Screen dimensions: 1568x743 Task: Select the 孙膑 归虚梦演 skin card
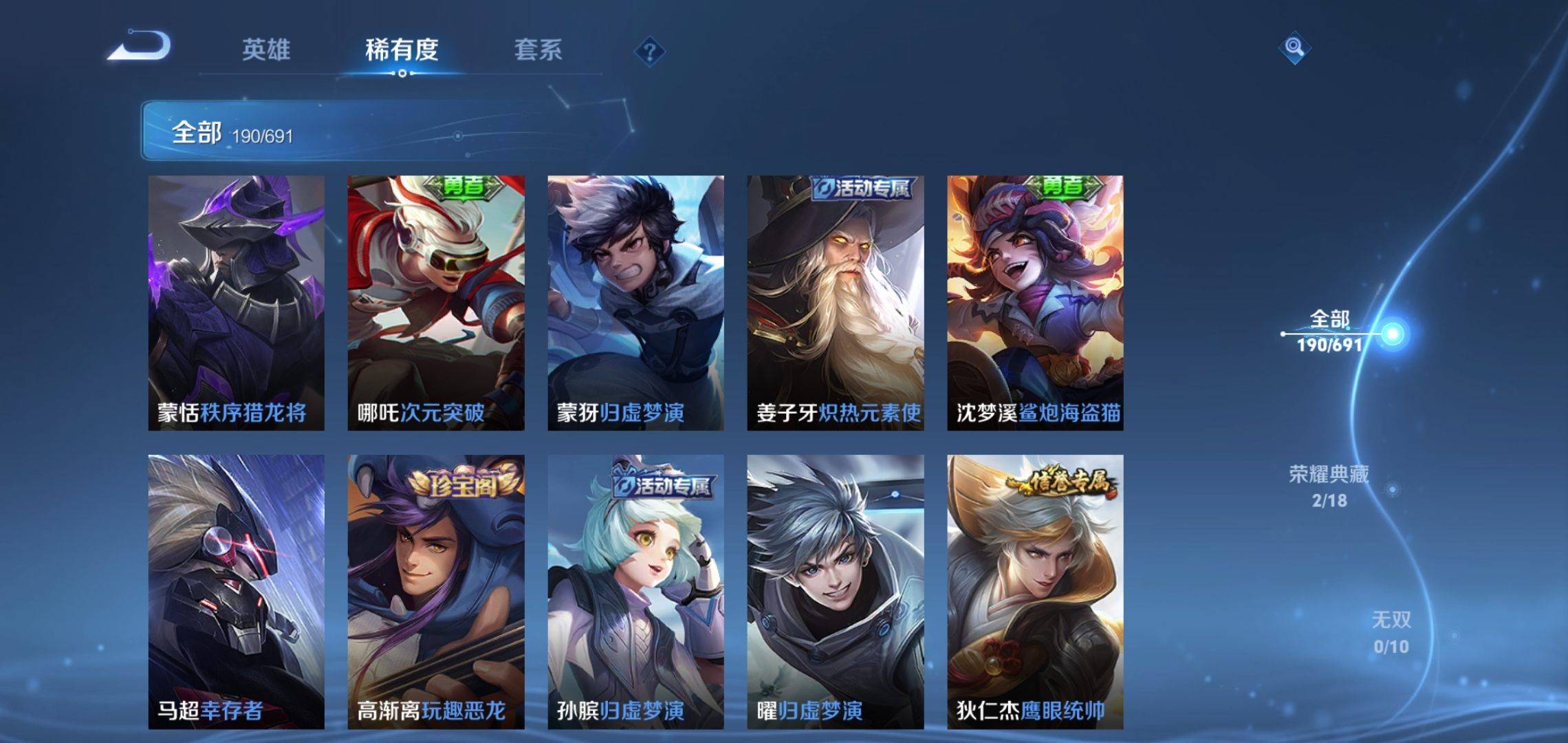click(x=635, y=592)
